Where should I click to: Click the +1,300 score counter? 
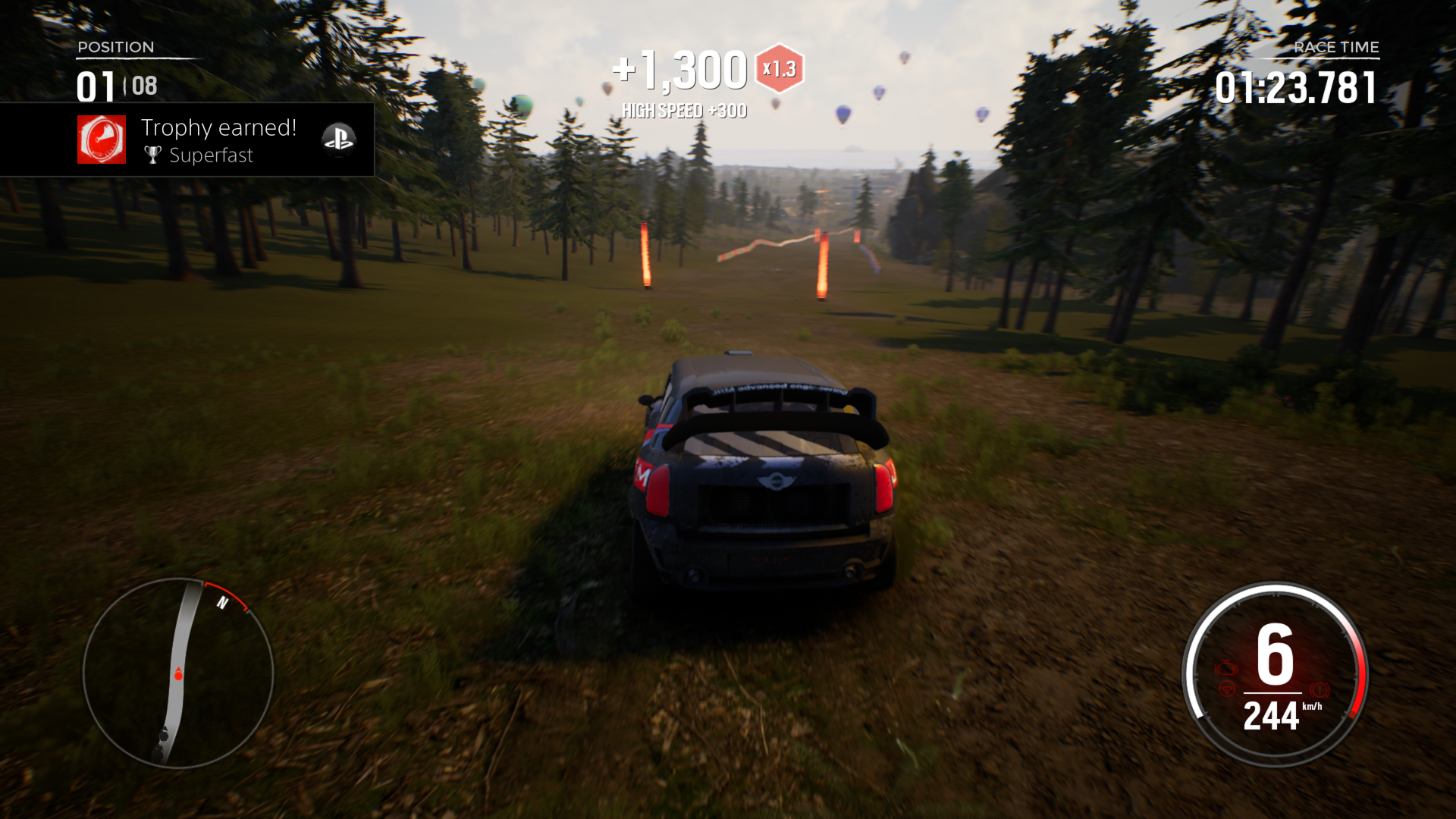click(x=678, y=68)
